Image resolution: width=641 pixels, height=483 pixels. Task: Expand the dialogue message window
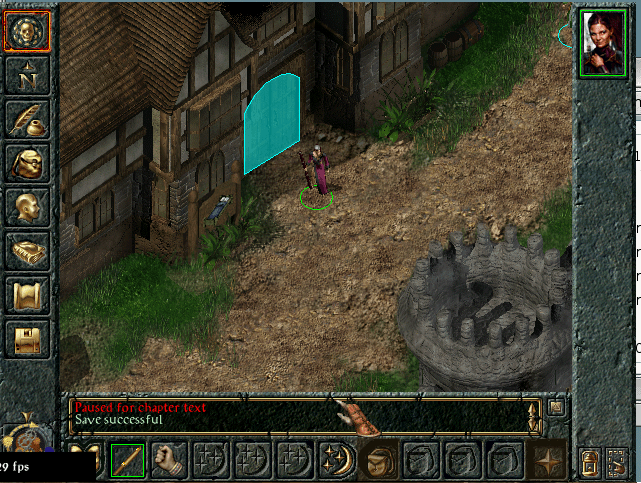(x=557, y=406)
